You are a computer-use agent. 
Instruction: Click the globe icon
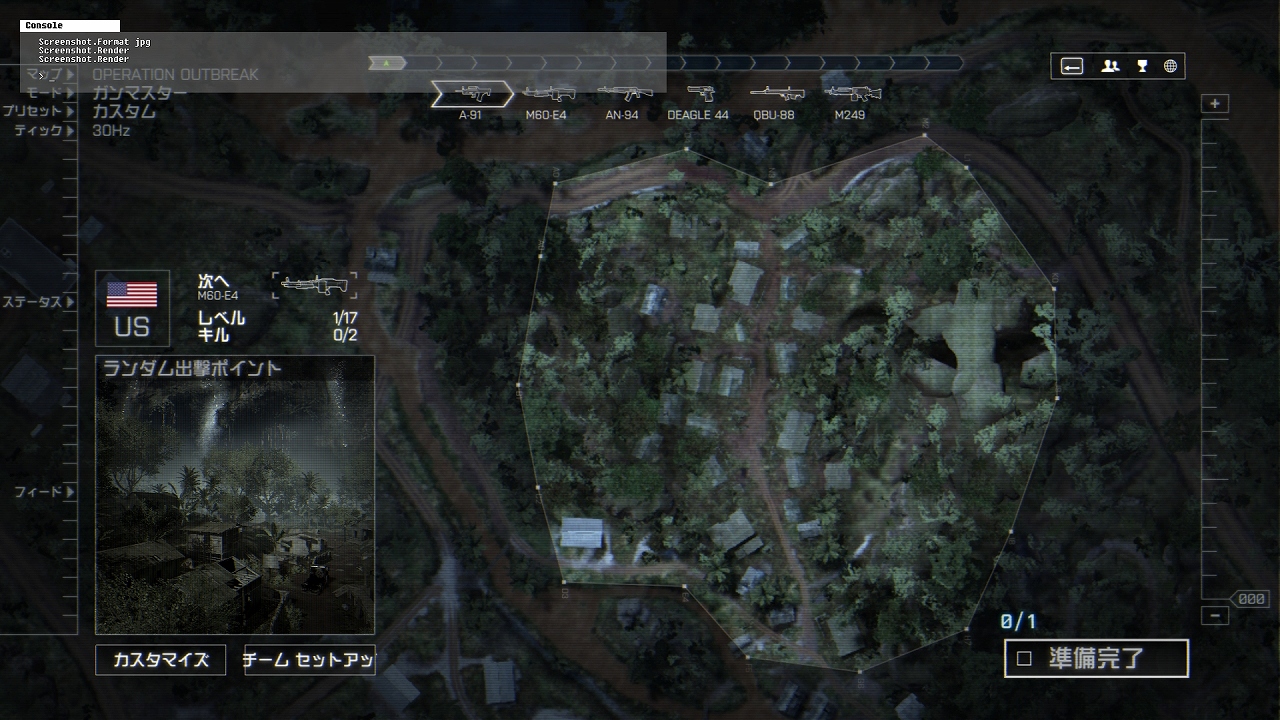pos(1170,66)
